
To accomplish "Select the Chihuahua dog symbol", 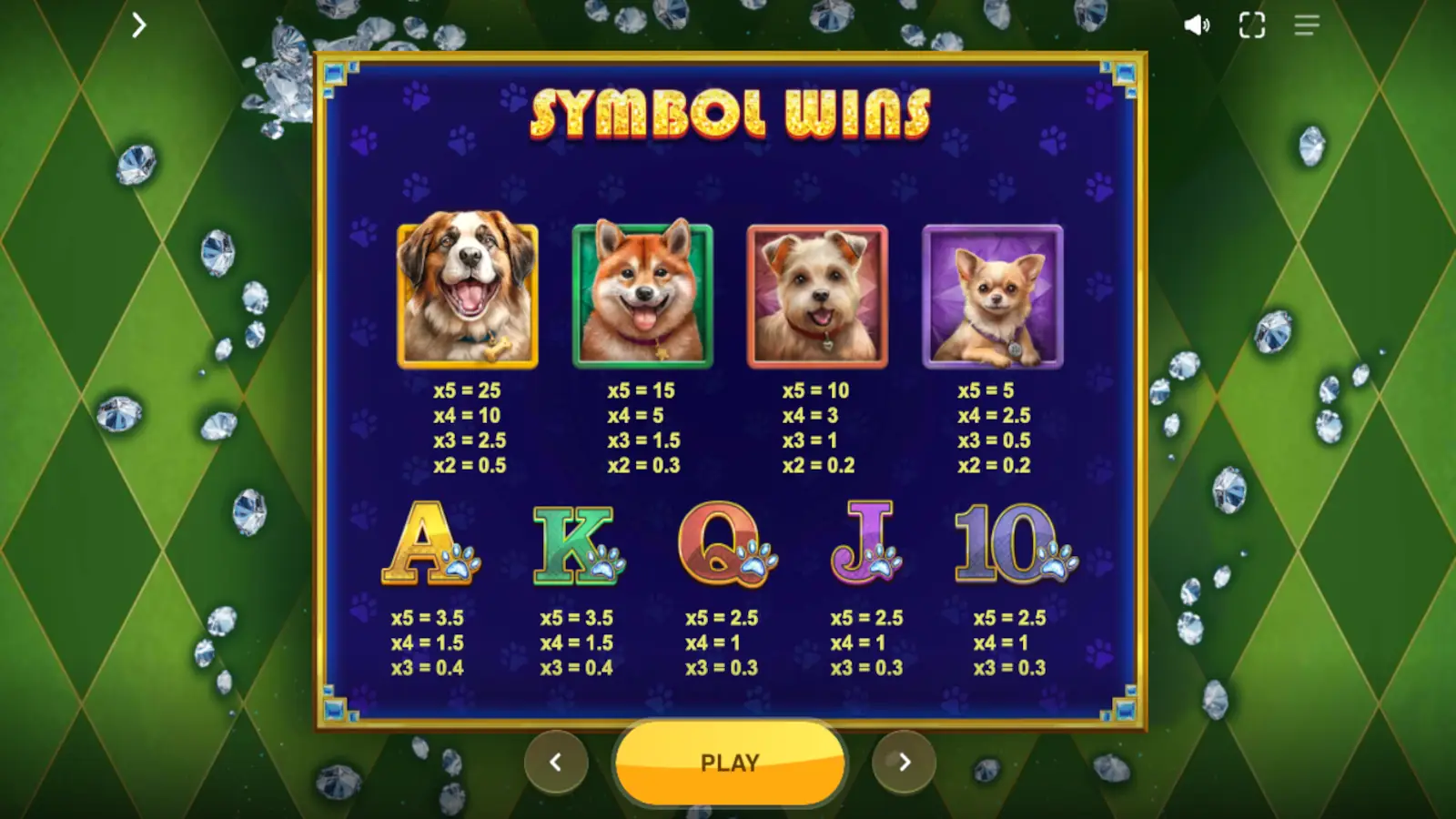I will tap(994, 294).
